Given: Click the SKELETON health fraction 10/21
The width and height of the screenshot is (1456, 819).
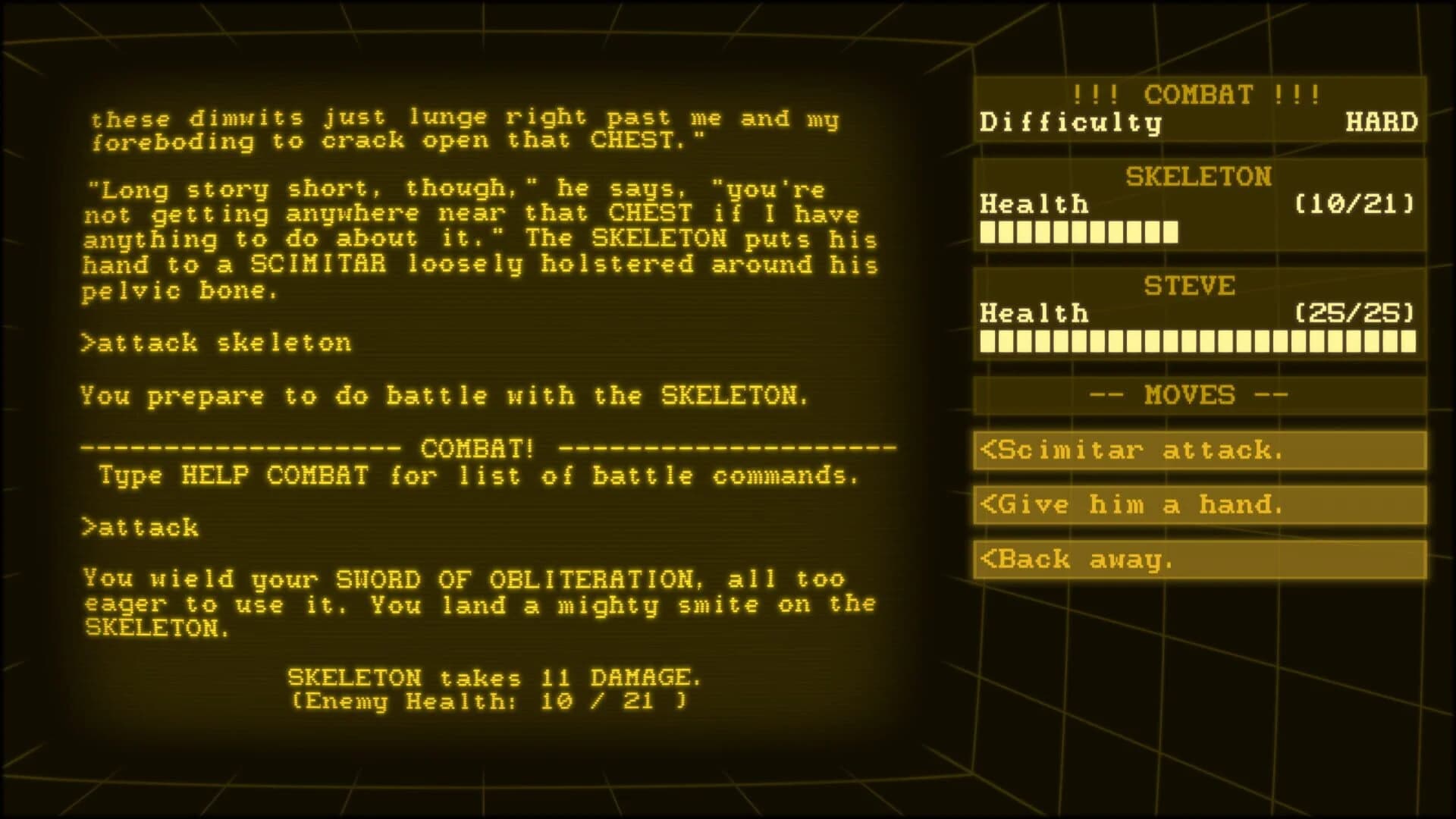Looking at the screenshot, I should pos(1353,203).
